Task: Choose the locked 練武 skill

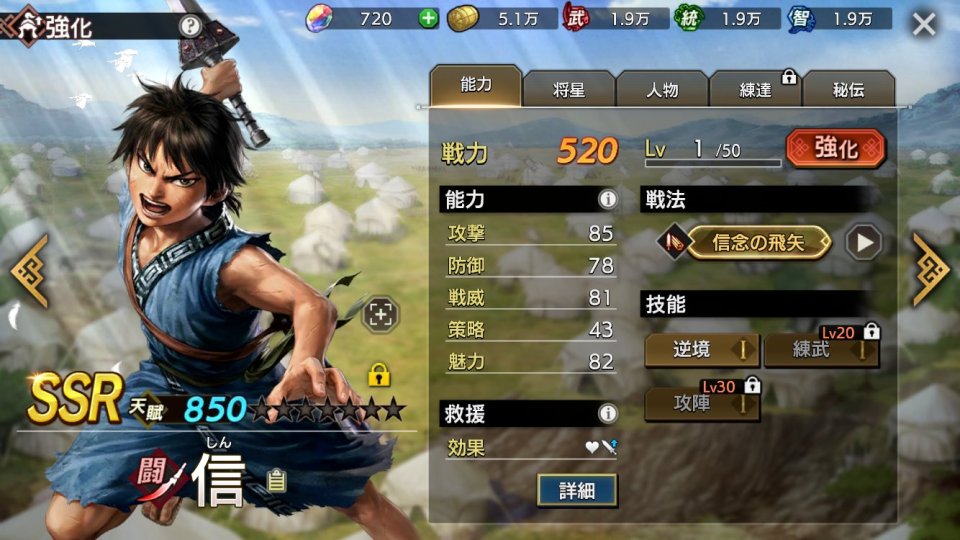Action: pos(821,350)
